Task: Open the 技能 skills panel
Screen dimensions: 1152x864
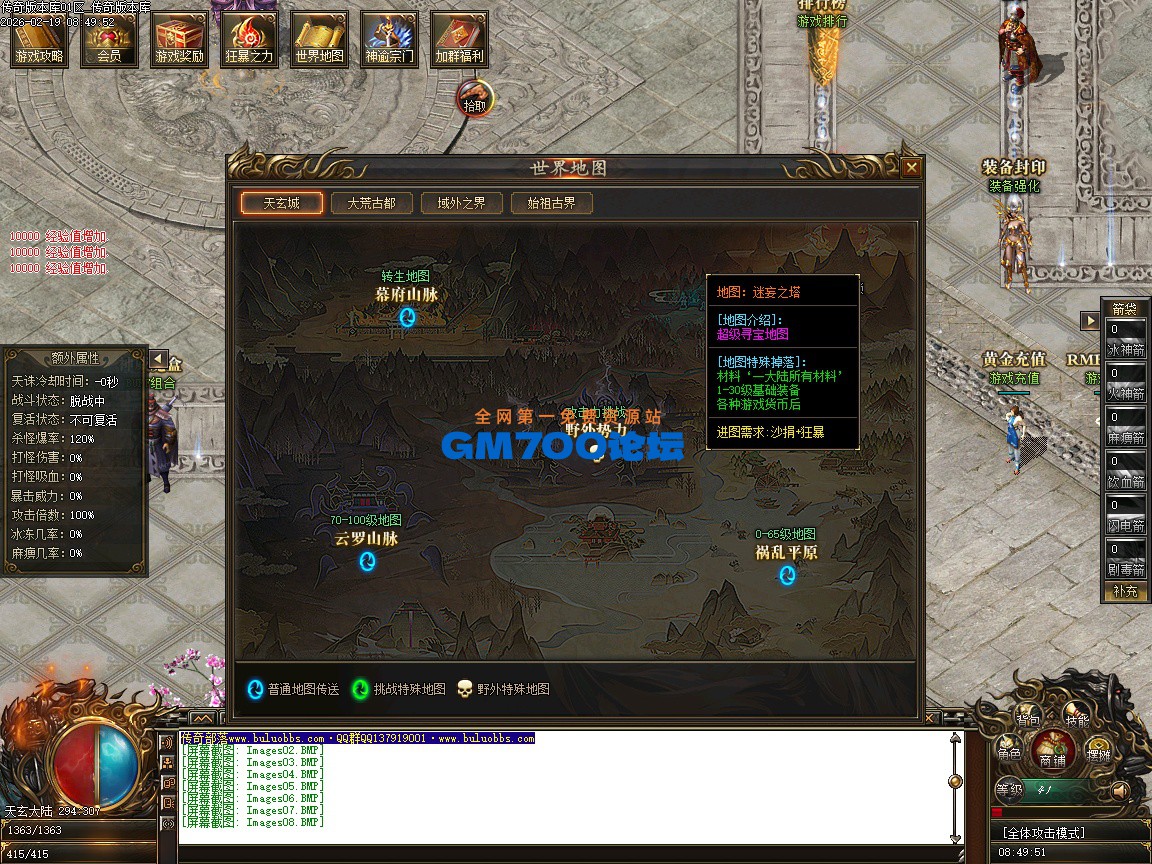Action: [x=1076, y=719]
